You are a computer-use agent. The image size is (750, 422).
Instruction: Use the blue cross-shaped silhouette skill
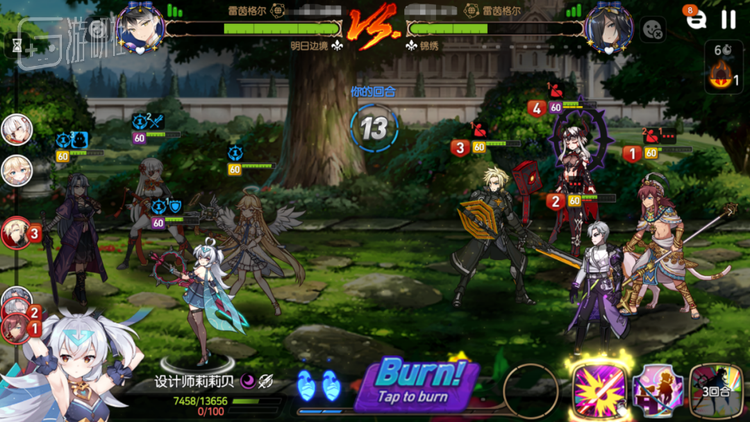point(657,391)
